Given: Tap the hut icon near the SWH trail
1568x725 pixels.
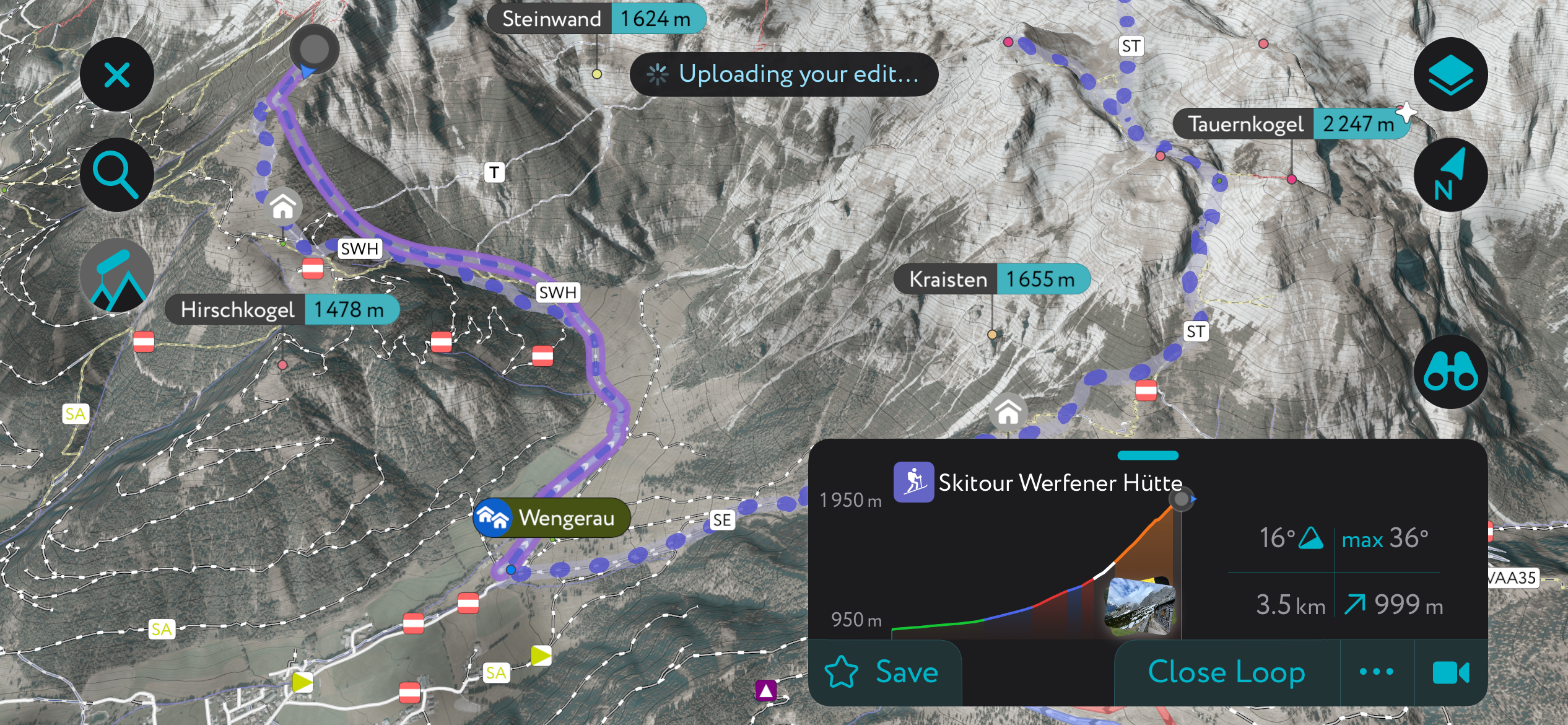Looking at the screenshot, I should (x=284, y=206).
